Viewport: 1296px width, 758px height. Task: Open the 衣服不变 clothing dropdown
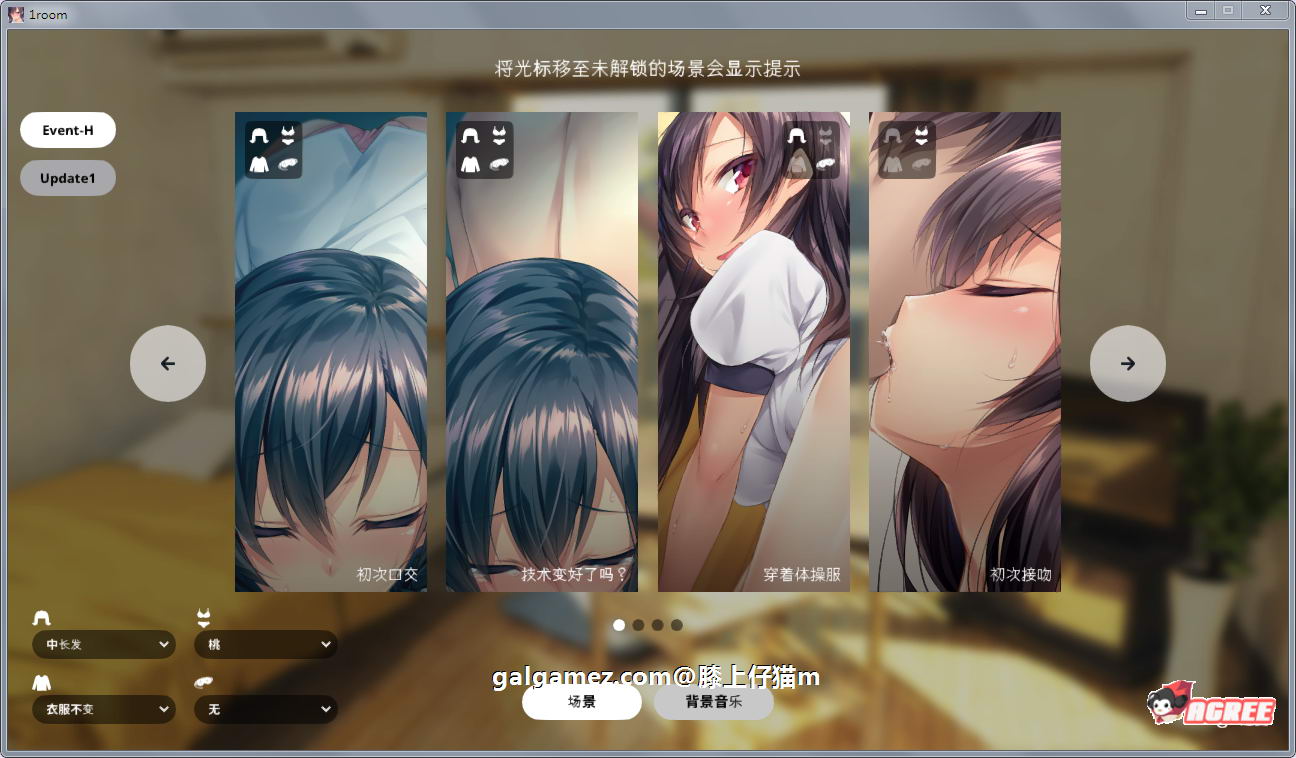coord(103,709)
